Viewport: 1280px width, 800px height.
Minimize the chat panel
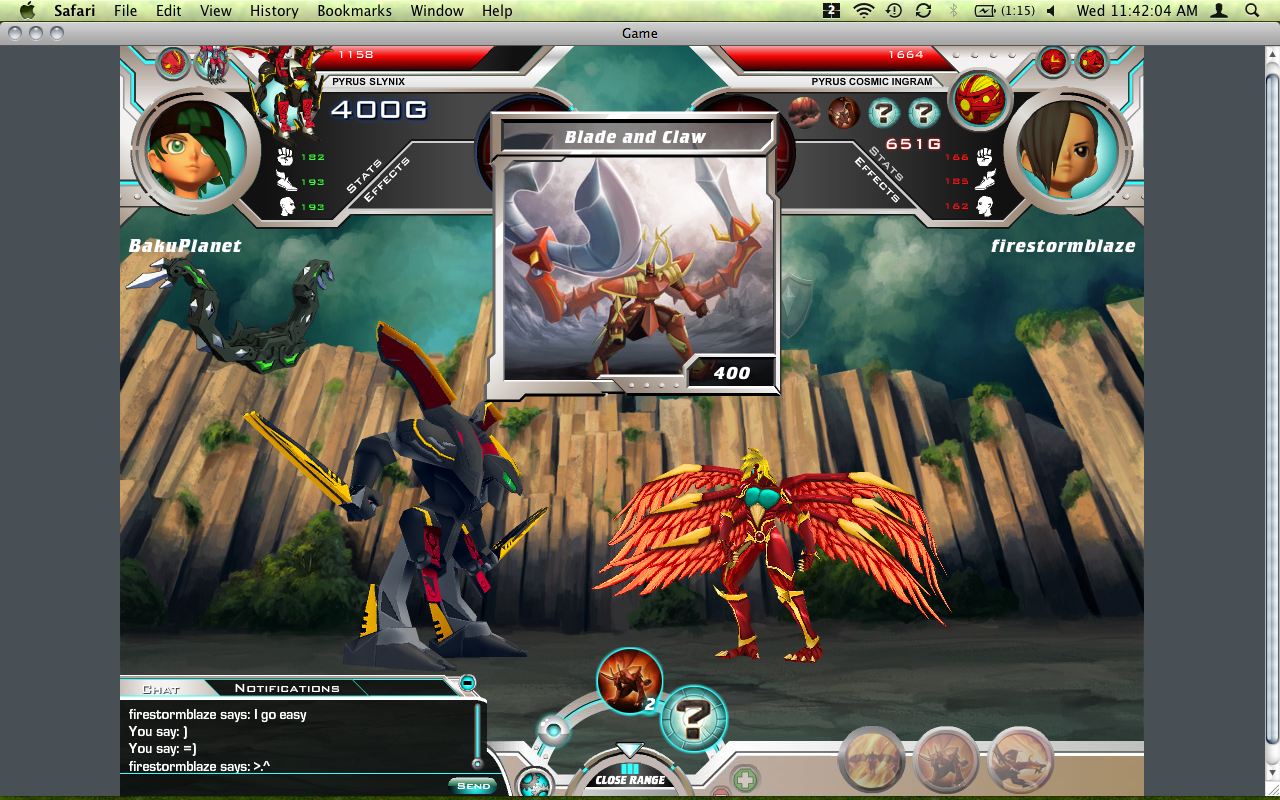pyautogui.click(x=467, y=683)
